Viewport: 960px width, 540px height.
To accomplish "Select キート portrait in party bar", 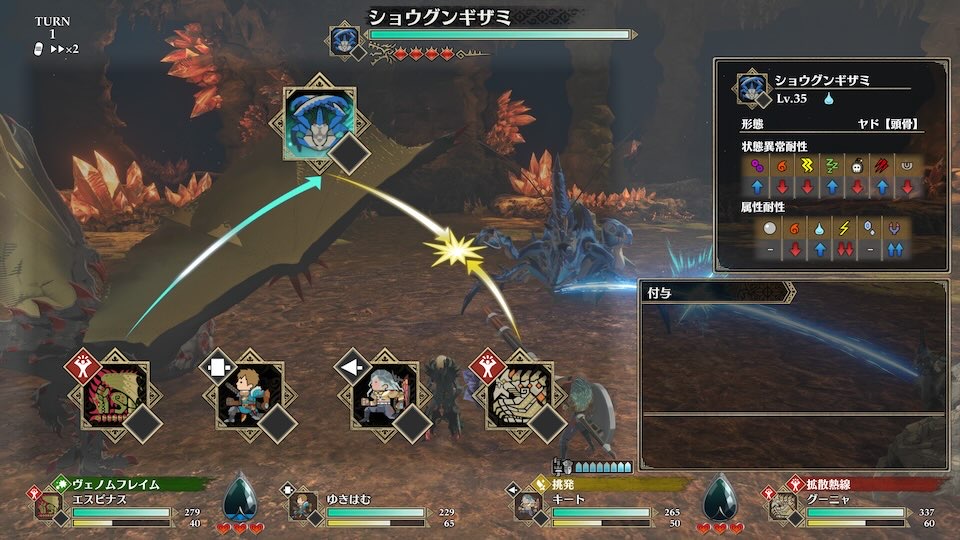I will [x=529, y=507].
